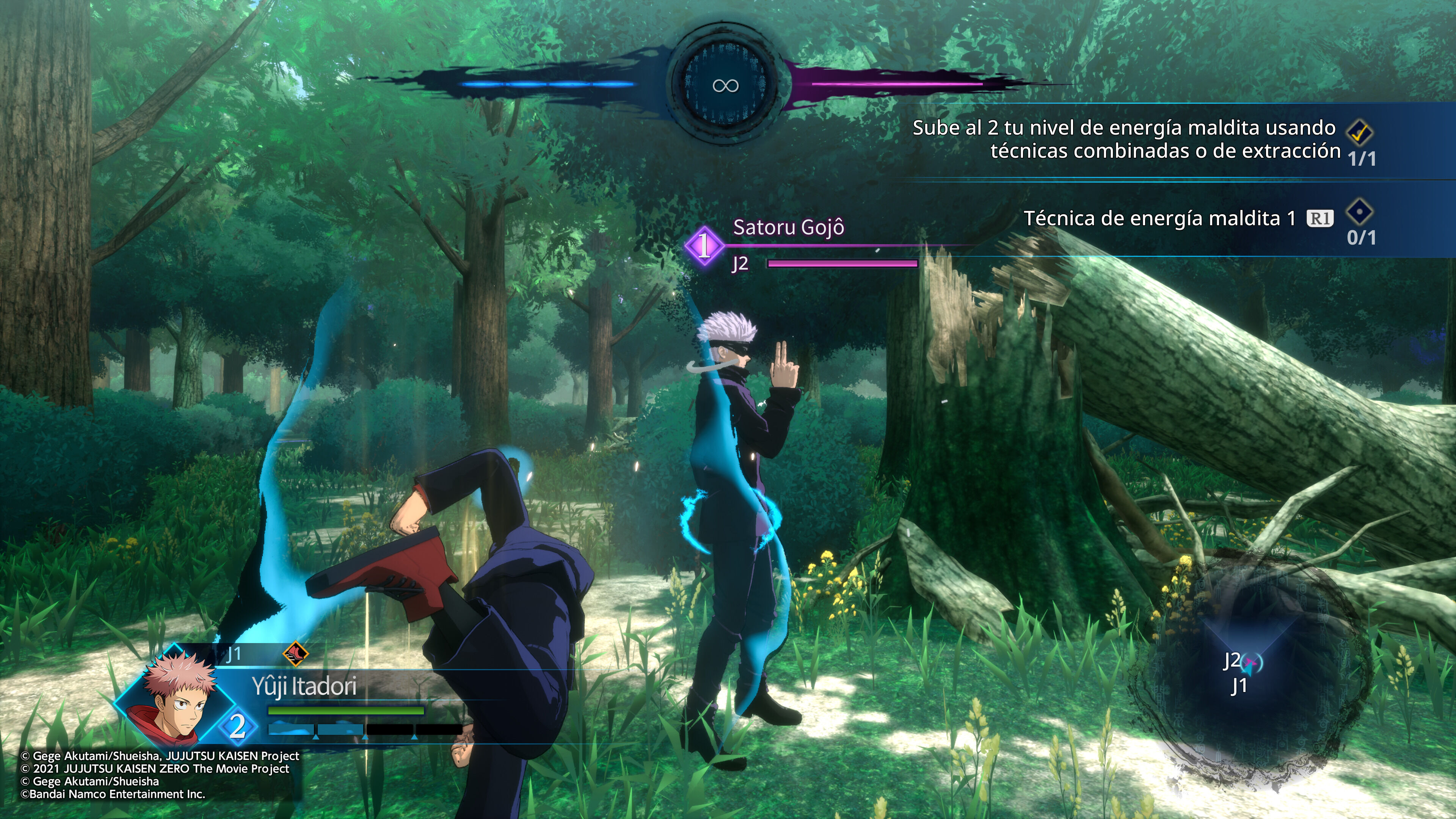Click Satoru Gojô's purple level diamond
Image resolution: width=1456 pixels, height=819 pixels.
pos(704,245)
